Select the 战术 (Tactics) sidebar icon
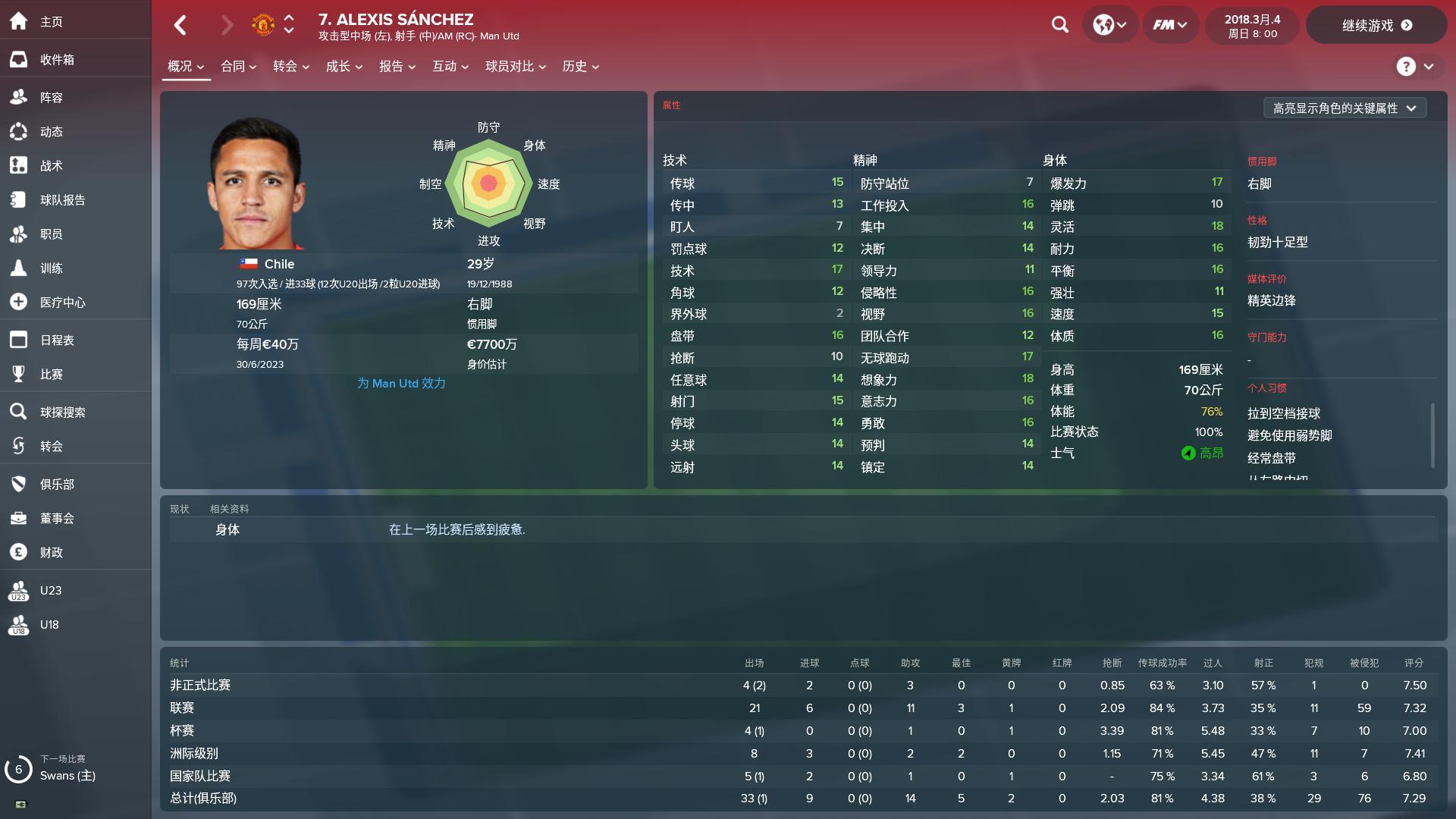This screenshot has width=1456, height=819. (52, 165)
